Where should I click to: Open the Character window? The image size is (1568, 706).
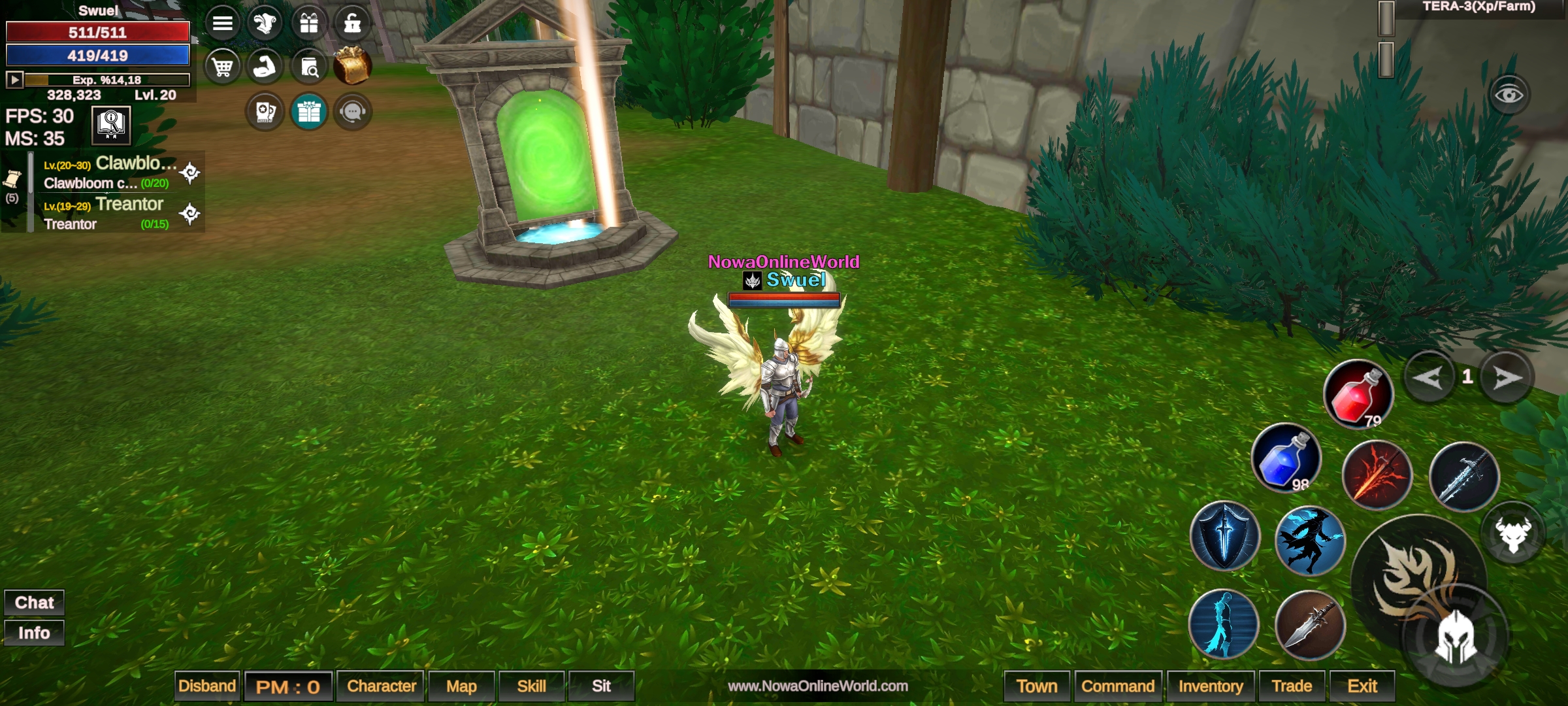[381, 686]
